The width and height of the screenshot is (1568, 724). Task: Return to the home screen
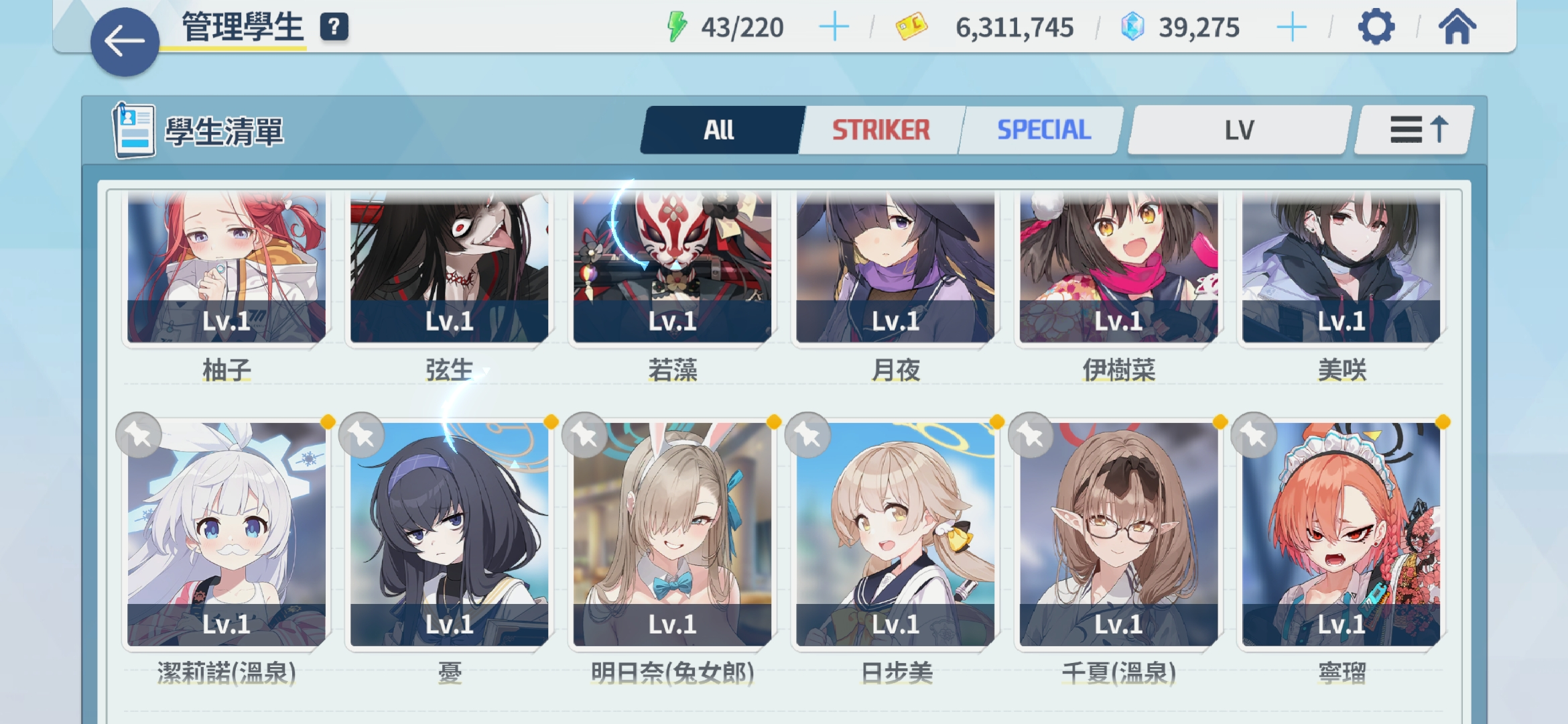click(x=1457, y=27)
